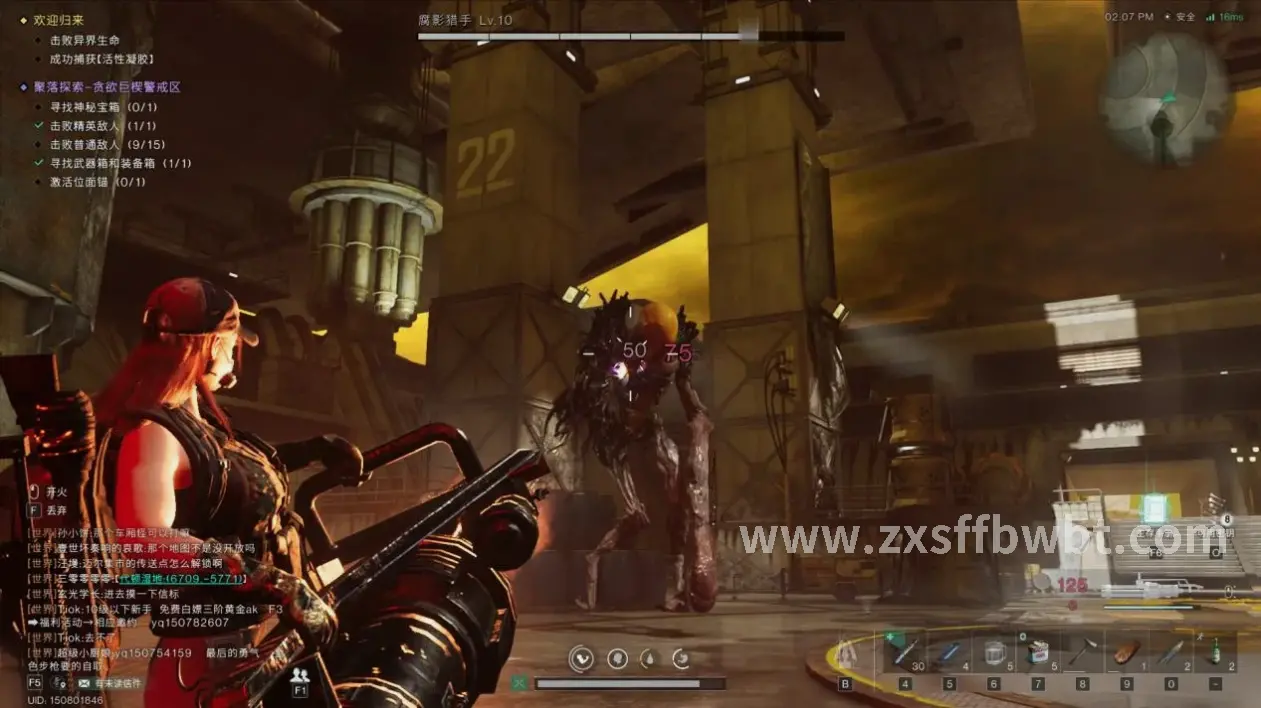Screen dimensions: 1261x708
Task: Select the blue injector hotbar slot
Action: coord(949,653)
